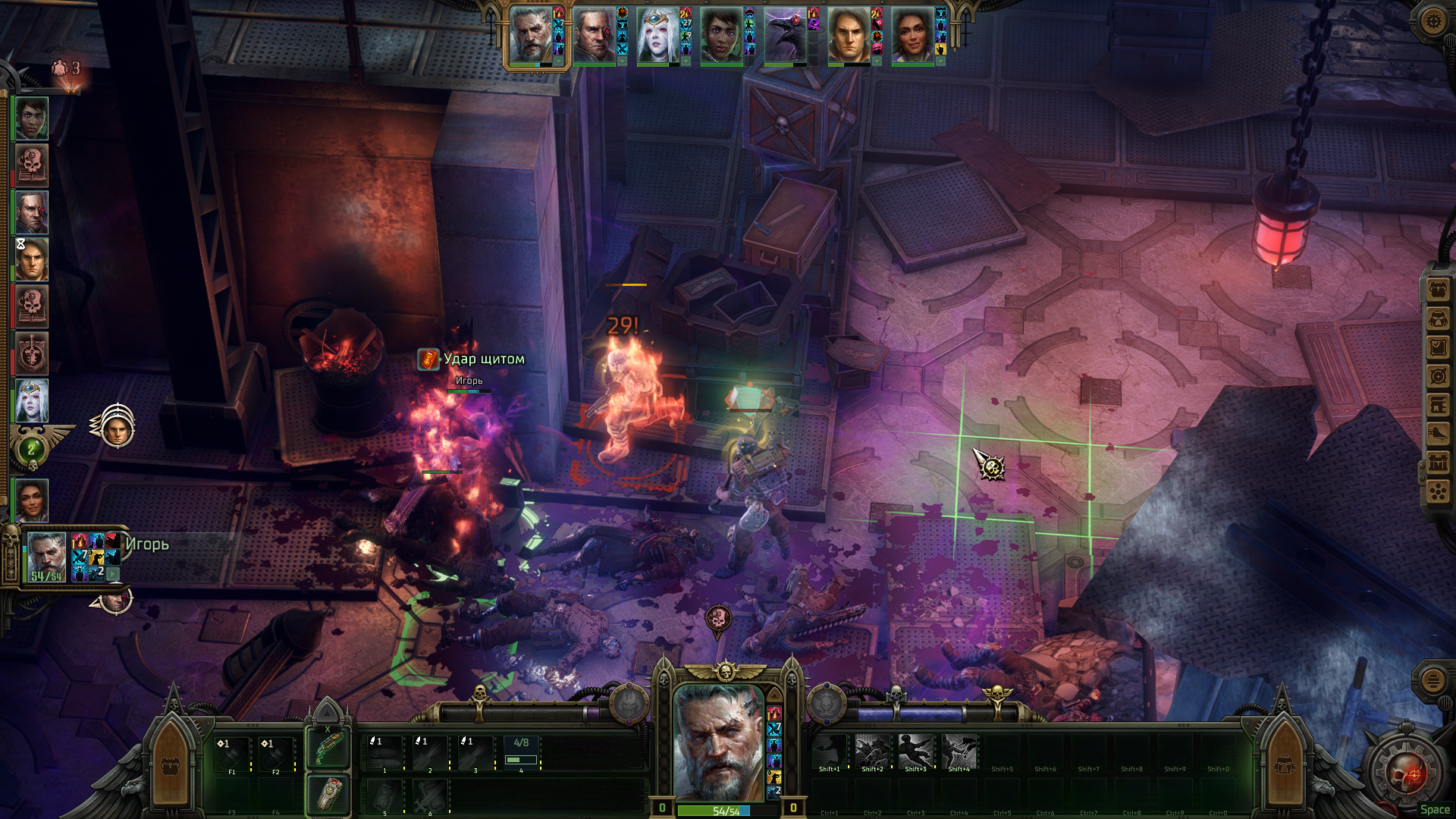Screen dimensions: 1456x819
Task: Select the raven portrait in the turn order
Action: pyautogui.click(x=785, y=35)
